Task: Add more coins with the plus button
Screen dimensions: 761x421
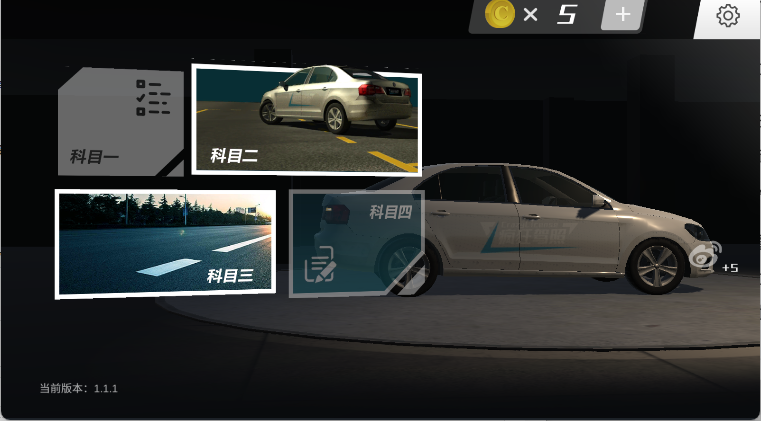Action: point(621,15)
